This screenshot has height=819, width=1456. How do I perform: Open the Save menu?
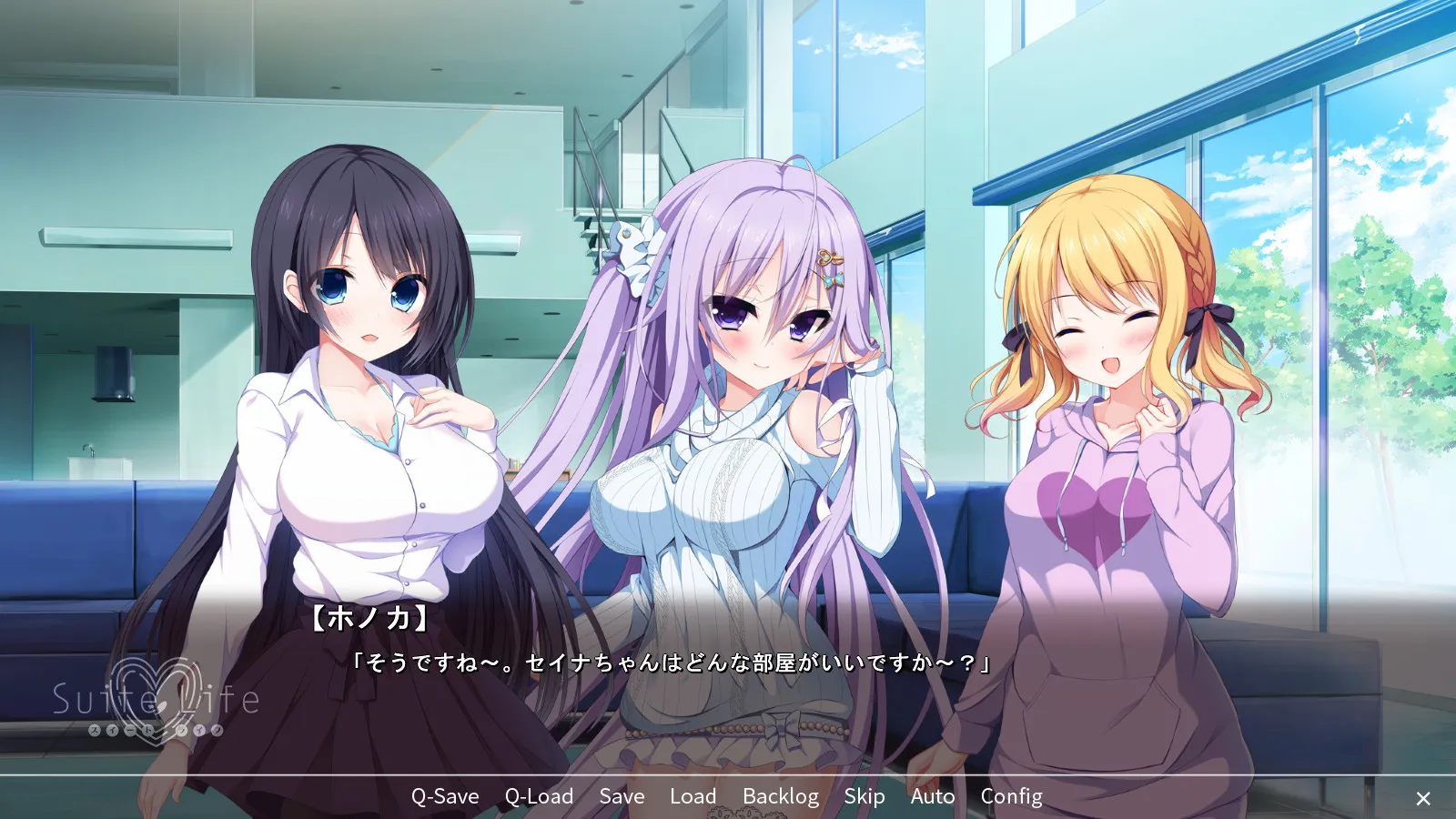point(622,796)
